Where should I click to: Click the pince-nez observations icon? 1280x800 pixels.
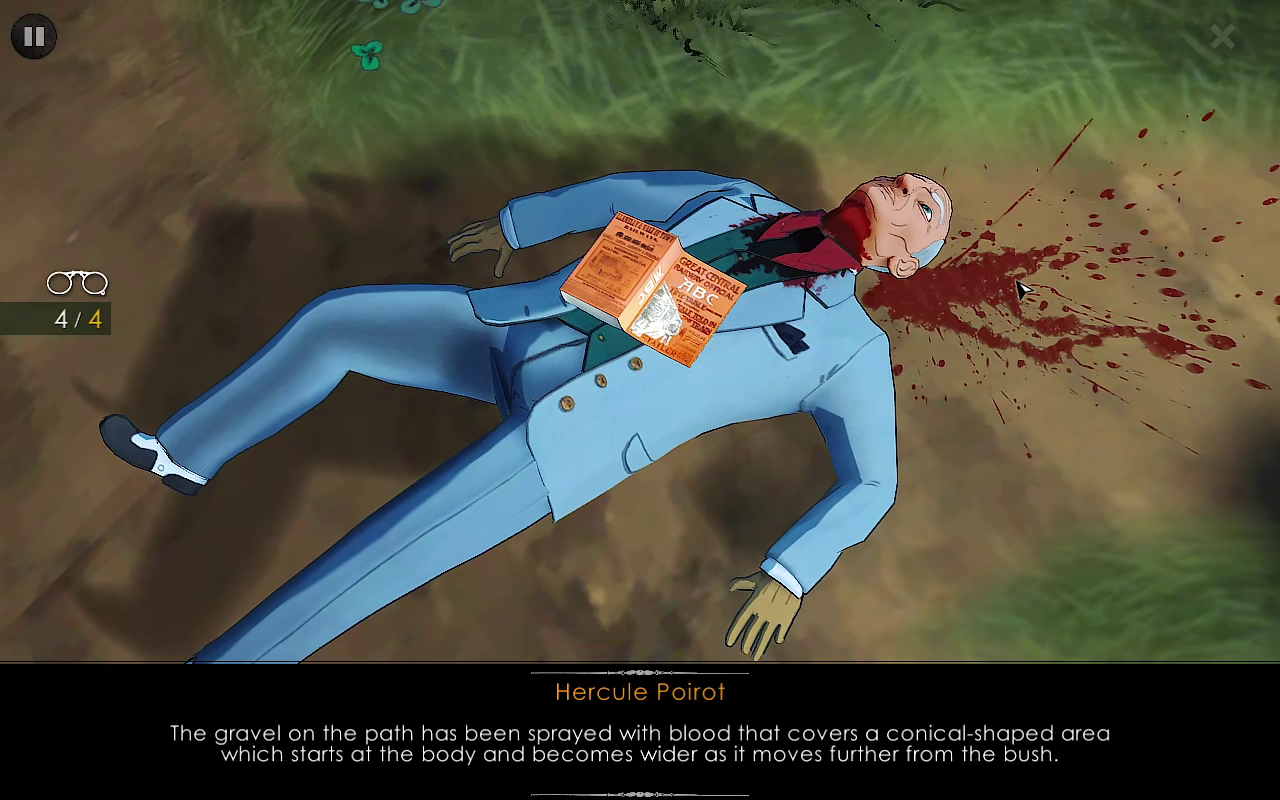[x=77, y=284]
